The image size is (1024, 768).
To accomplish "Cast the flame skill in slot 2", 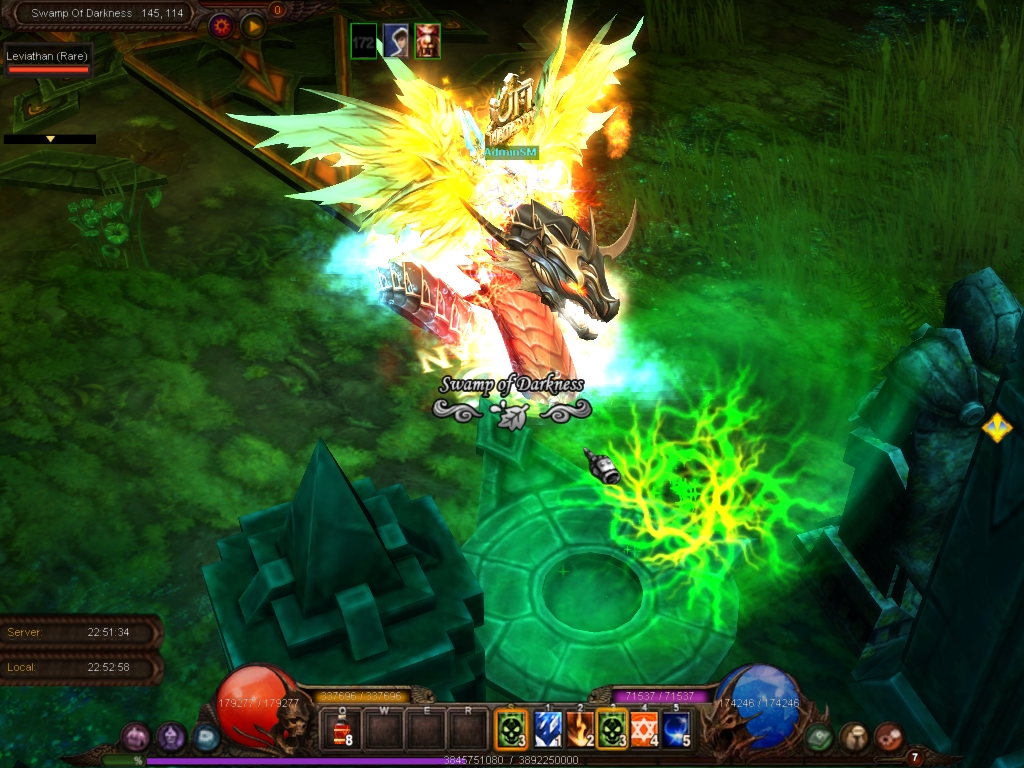I will (x=578, y=730).
